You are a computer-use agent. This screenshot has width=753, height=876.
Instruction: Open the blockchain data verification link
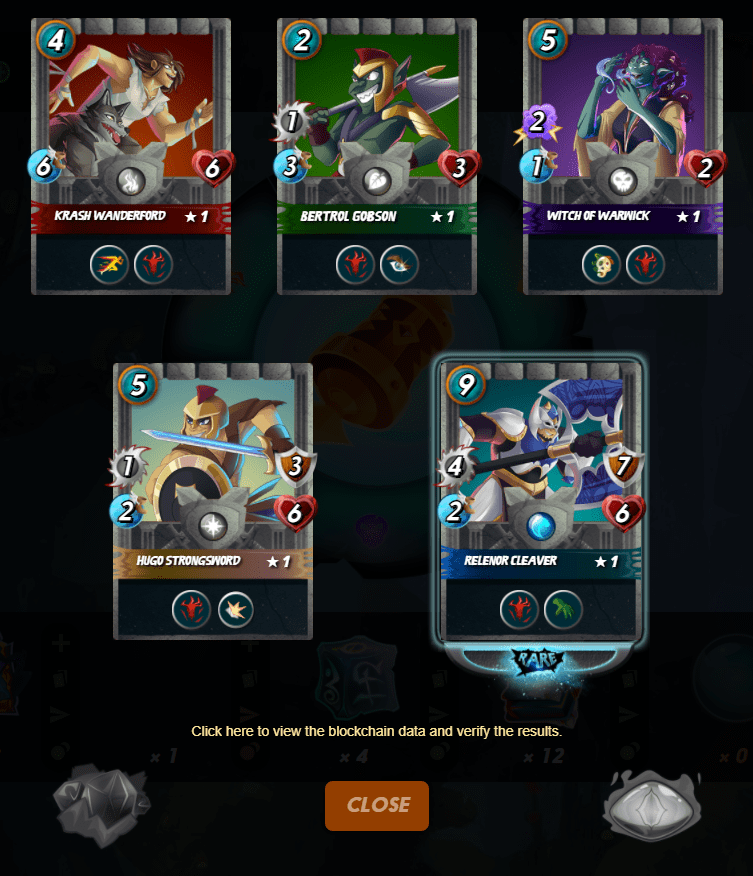[x=376, y=731]
